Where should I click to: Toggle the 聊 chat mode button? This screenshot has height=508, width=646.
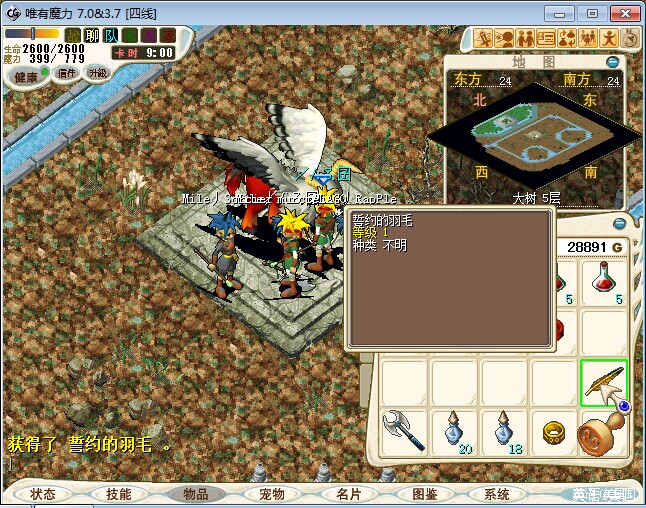(92, 35)
